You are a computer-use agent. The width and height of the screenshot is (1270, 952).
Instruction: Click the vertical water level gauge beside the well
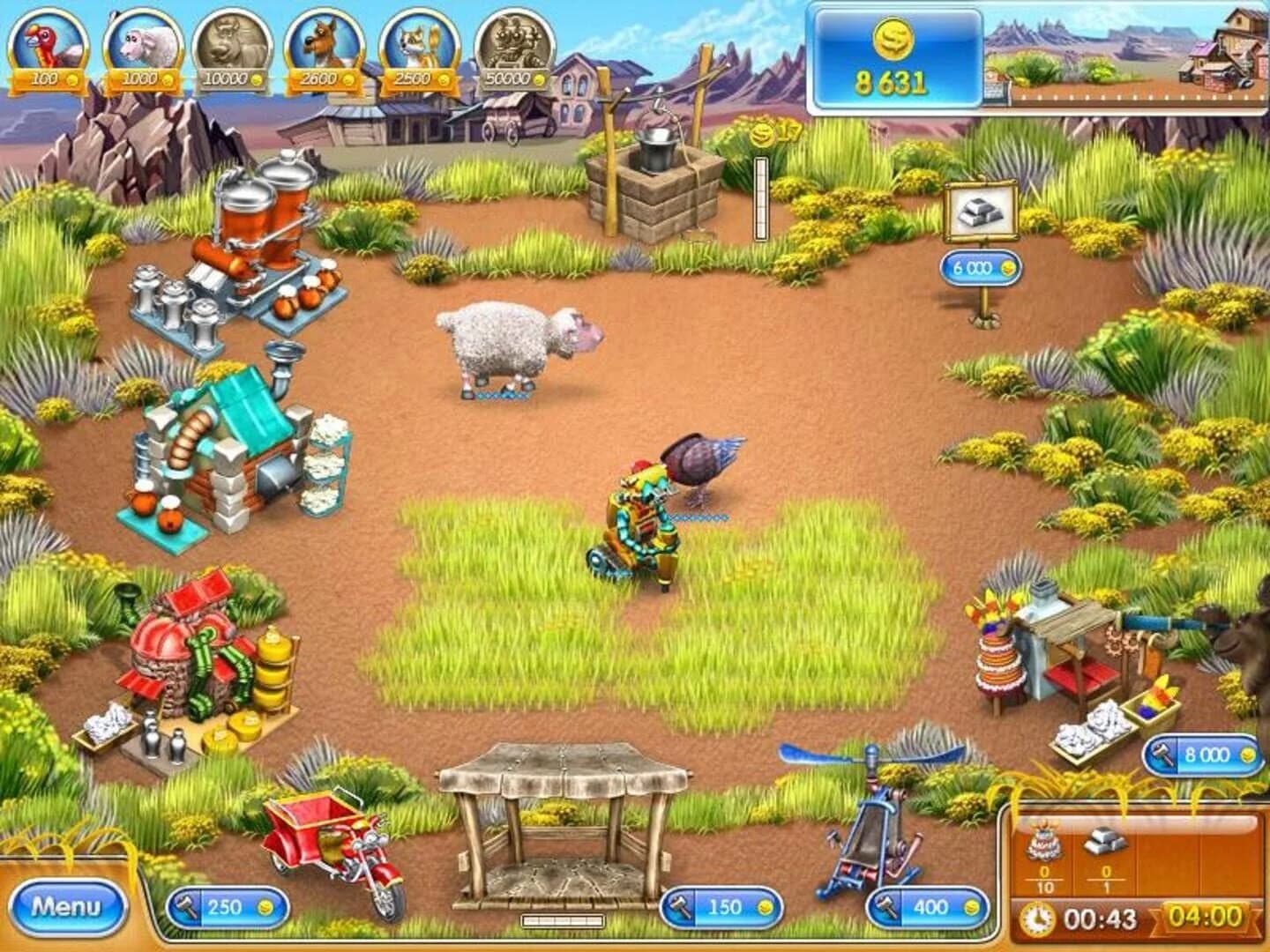(x=760, y=196)
